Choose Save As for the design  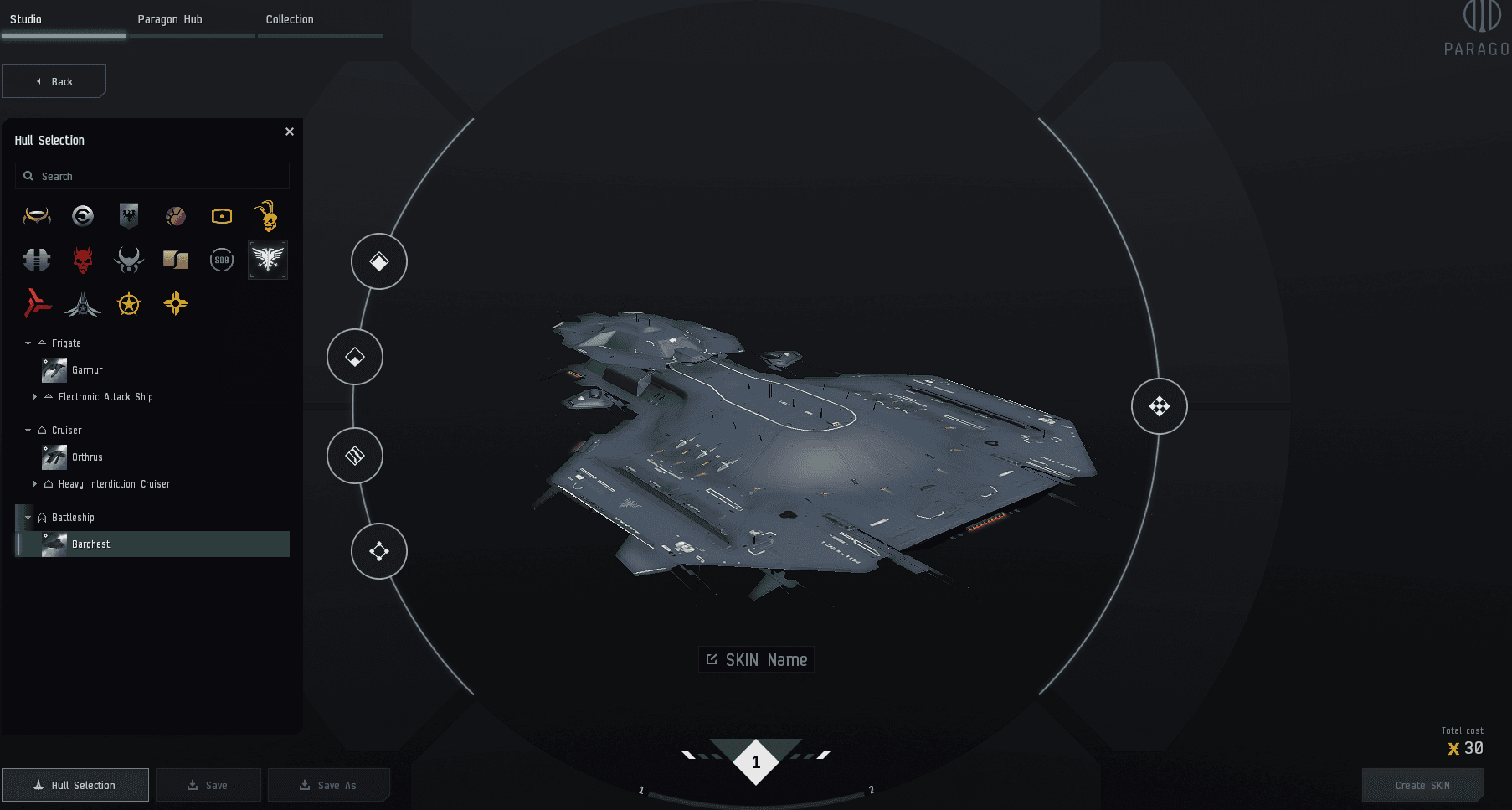coord(328,785)
